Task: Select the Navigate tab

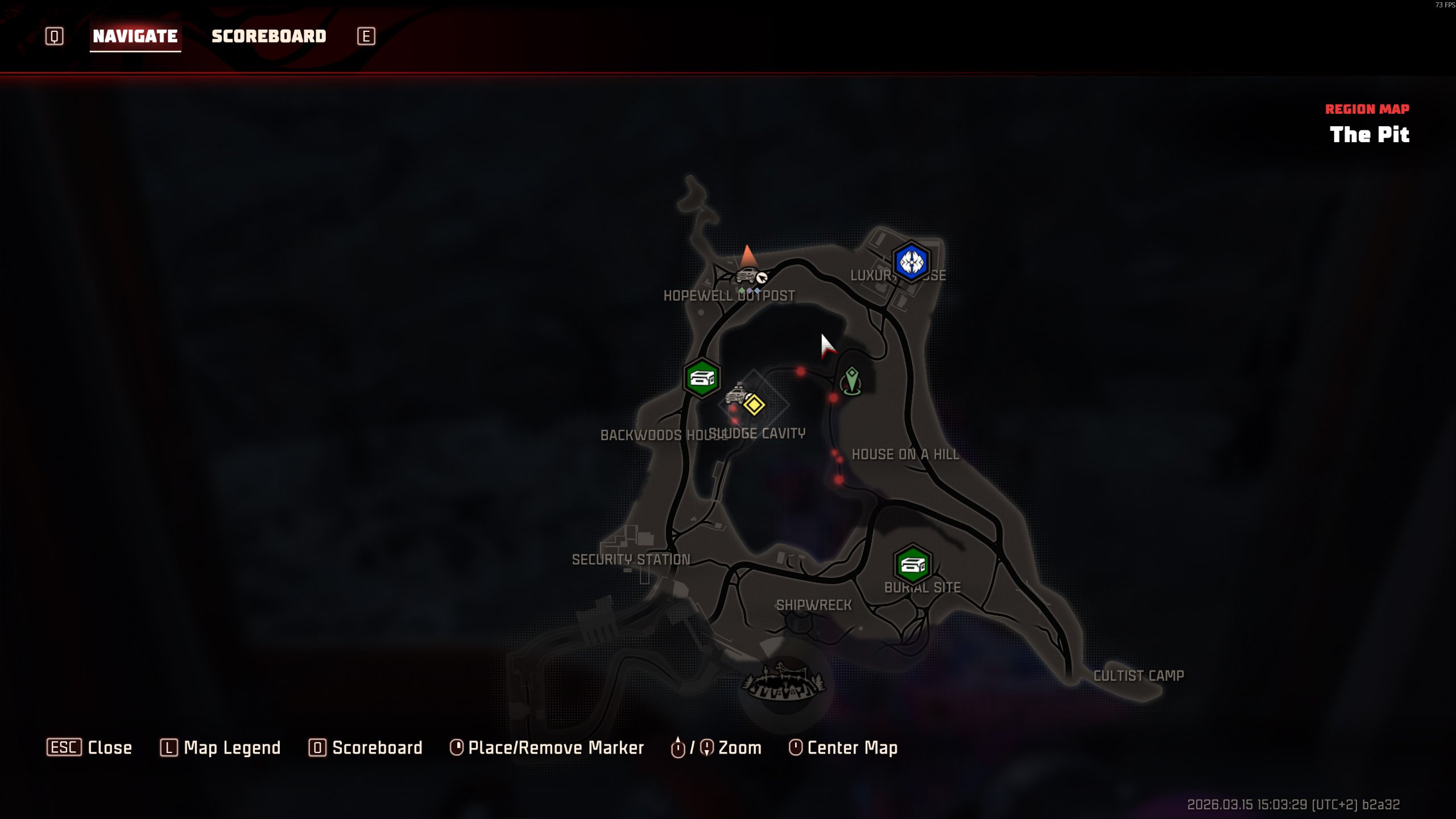Action: tap(135, 36)
